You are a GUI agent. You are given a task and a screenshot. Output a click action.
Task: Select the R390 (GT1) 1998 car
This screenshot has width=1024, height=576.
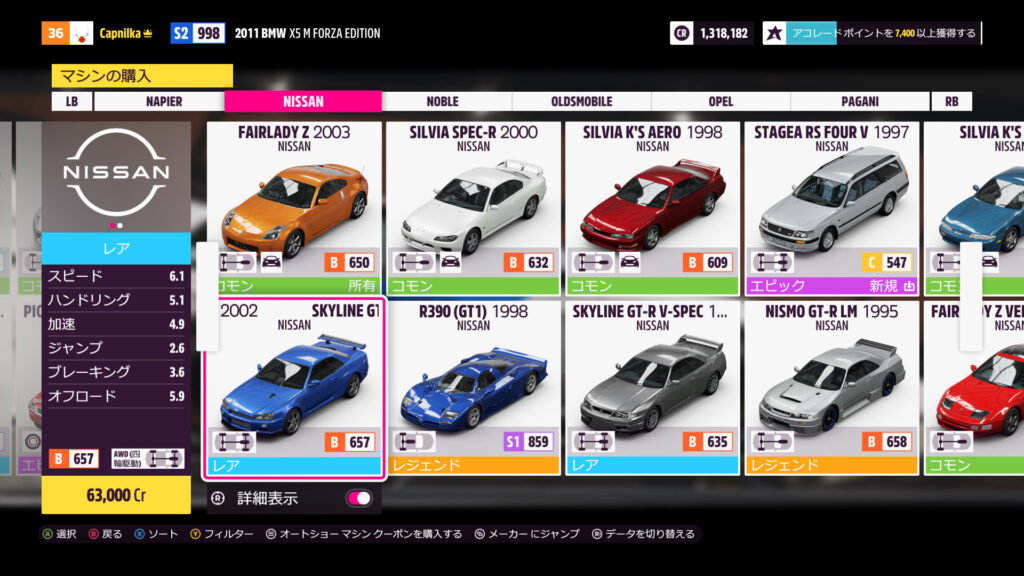473,387
